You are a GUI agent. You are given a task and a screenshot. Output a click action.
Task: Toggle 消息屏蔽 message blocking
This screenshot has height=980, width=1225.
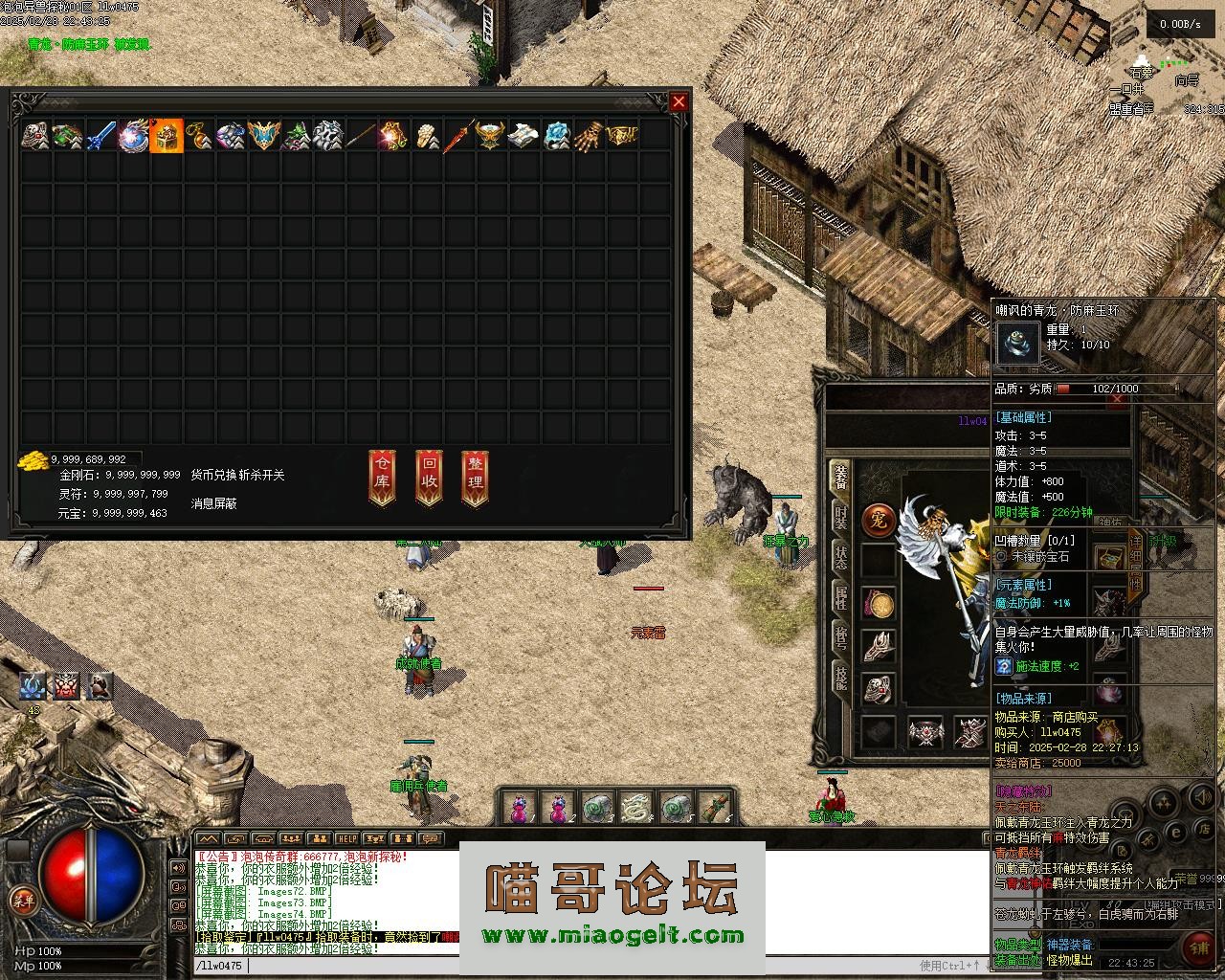click(x=214, y=502)
